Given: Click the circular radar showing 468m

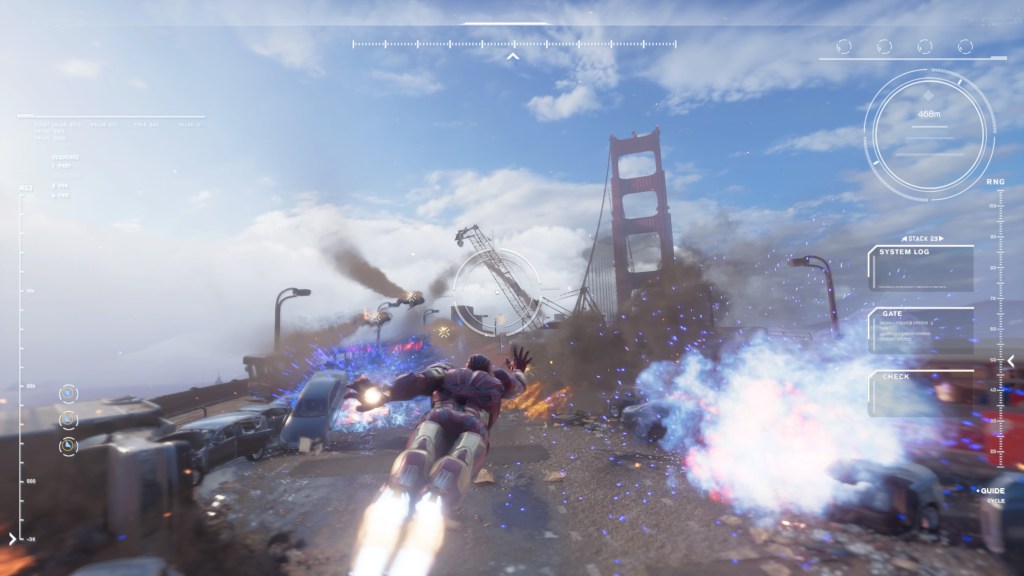Looking at the screenshot, I should pos(929,133).
